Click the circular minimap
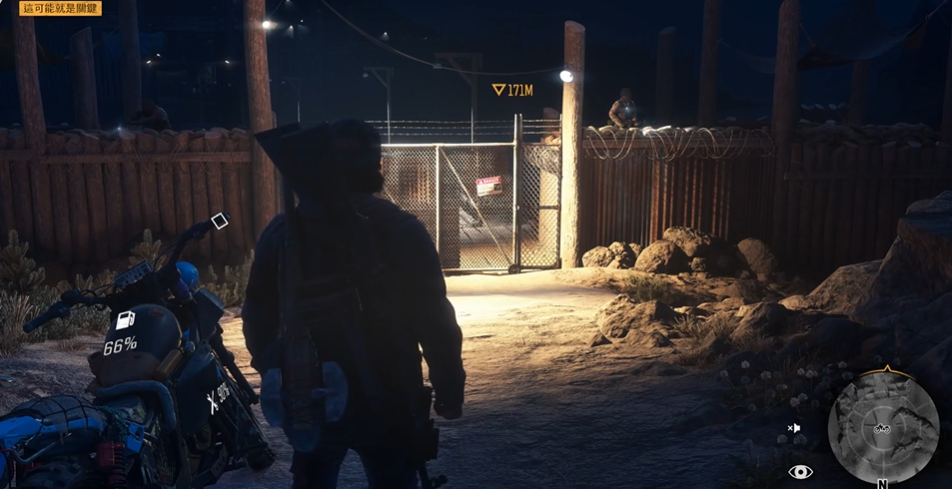This screenshot has height=489, width=952. pyautogui.click(x=882, y=426)
